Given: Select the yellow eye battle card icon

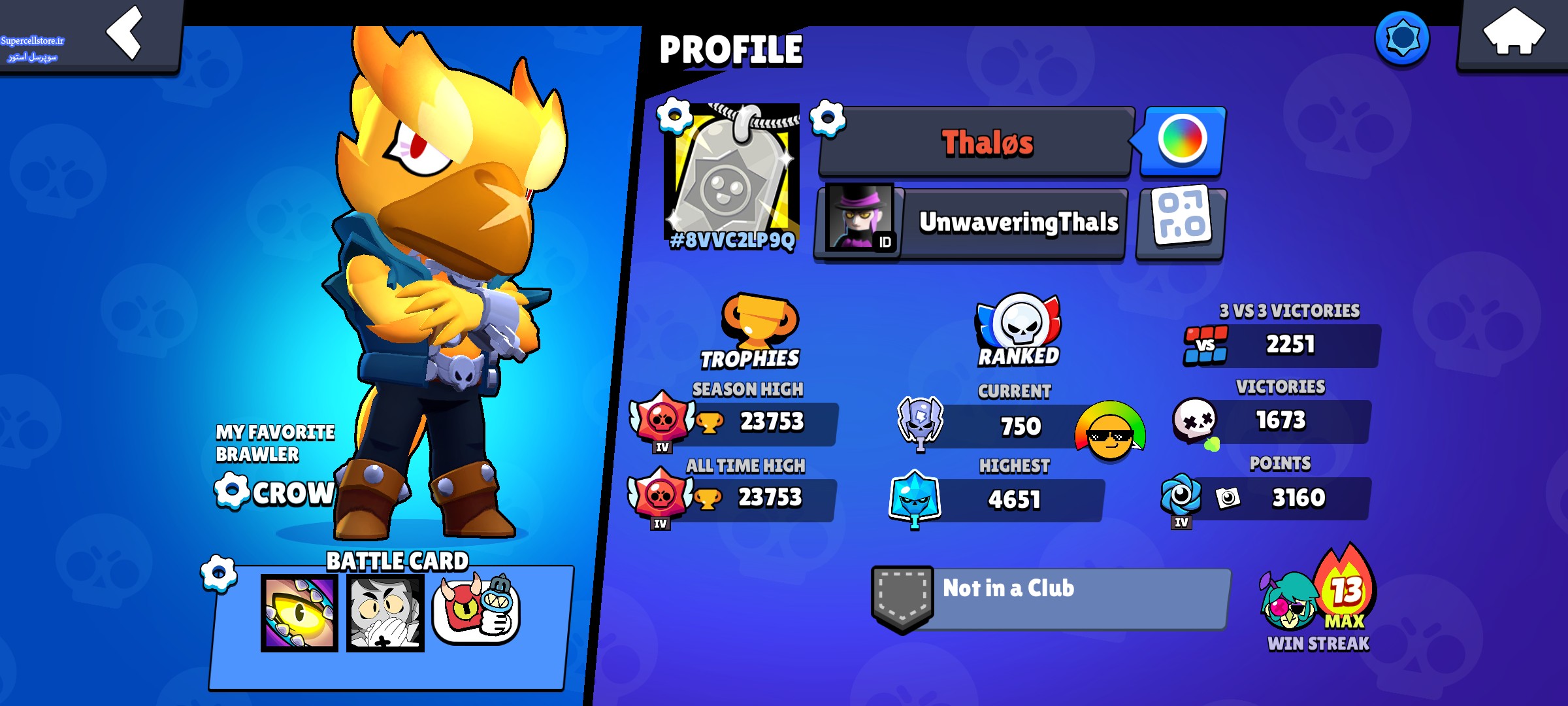Looking at the screenshot, I should pos(299,613).
